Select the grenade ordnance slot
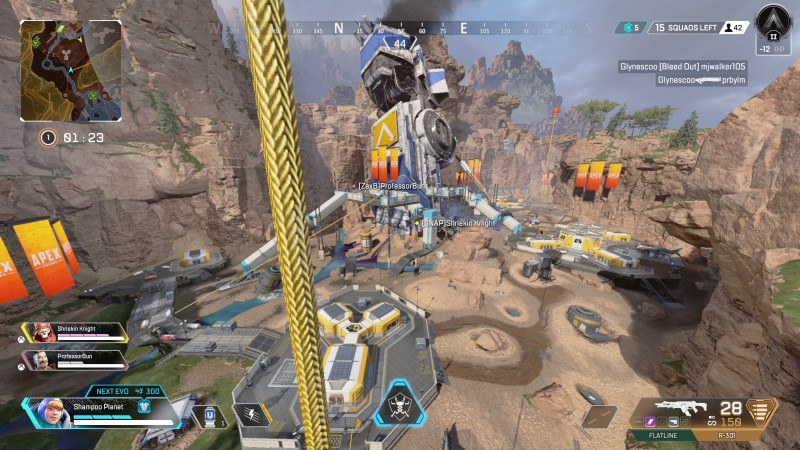 [x=600, y=416]
